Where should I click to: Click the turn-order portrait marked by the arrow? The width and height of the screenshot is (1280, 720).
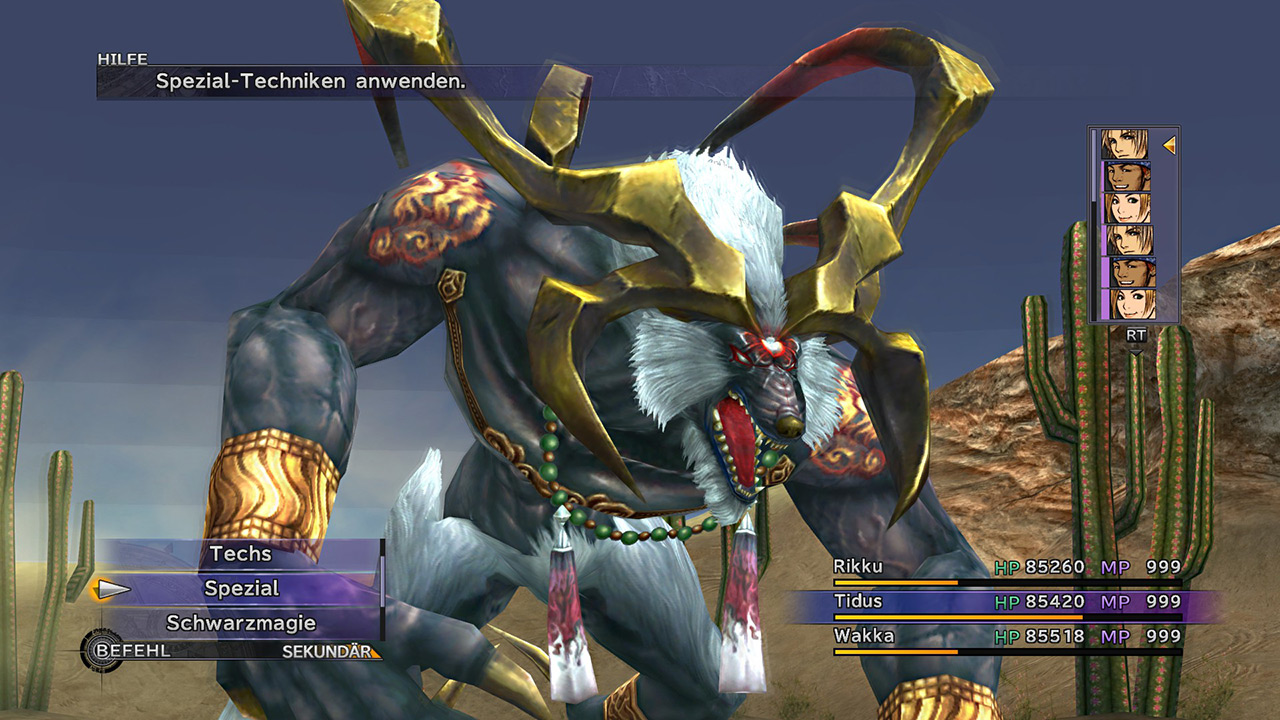click(x=1125, y=145)
